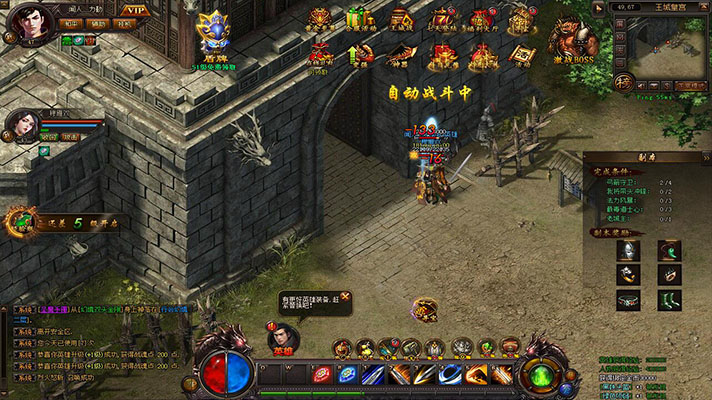Click the 榜 ranking button
712x400 pixels.
[622, 84]
